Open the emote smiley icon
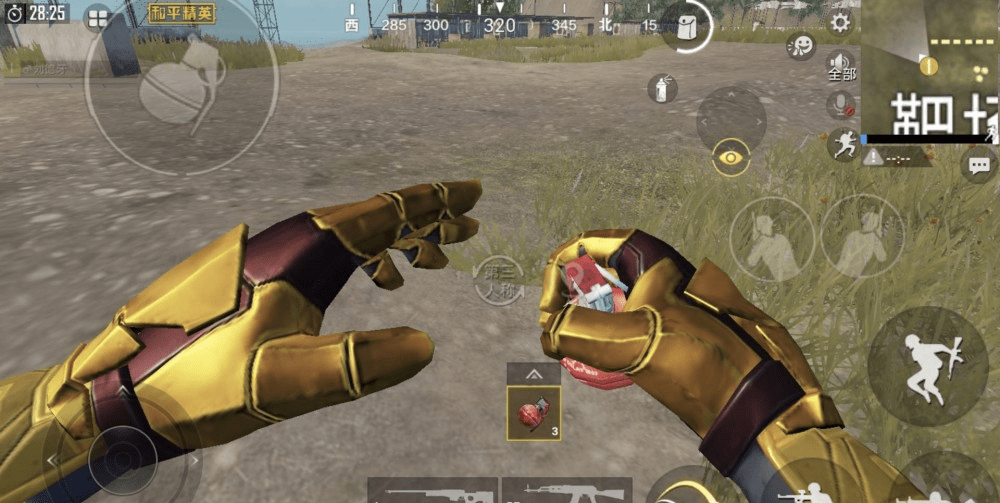The width and height of the screenshot is (1000, 503). point(800,46)
